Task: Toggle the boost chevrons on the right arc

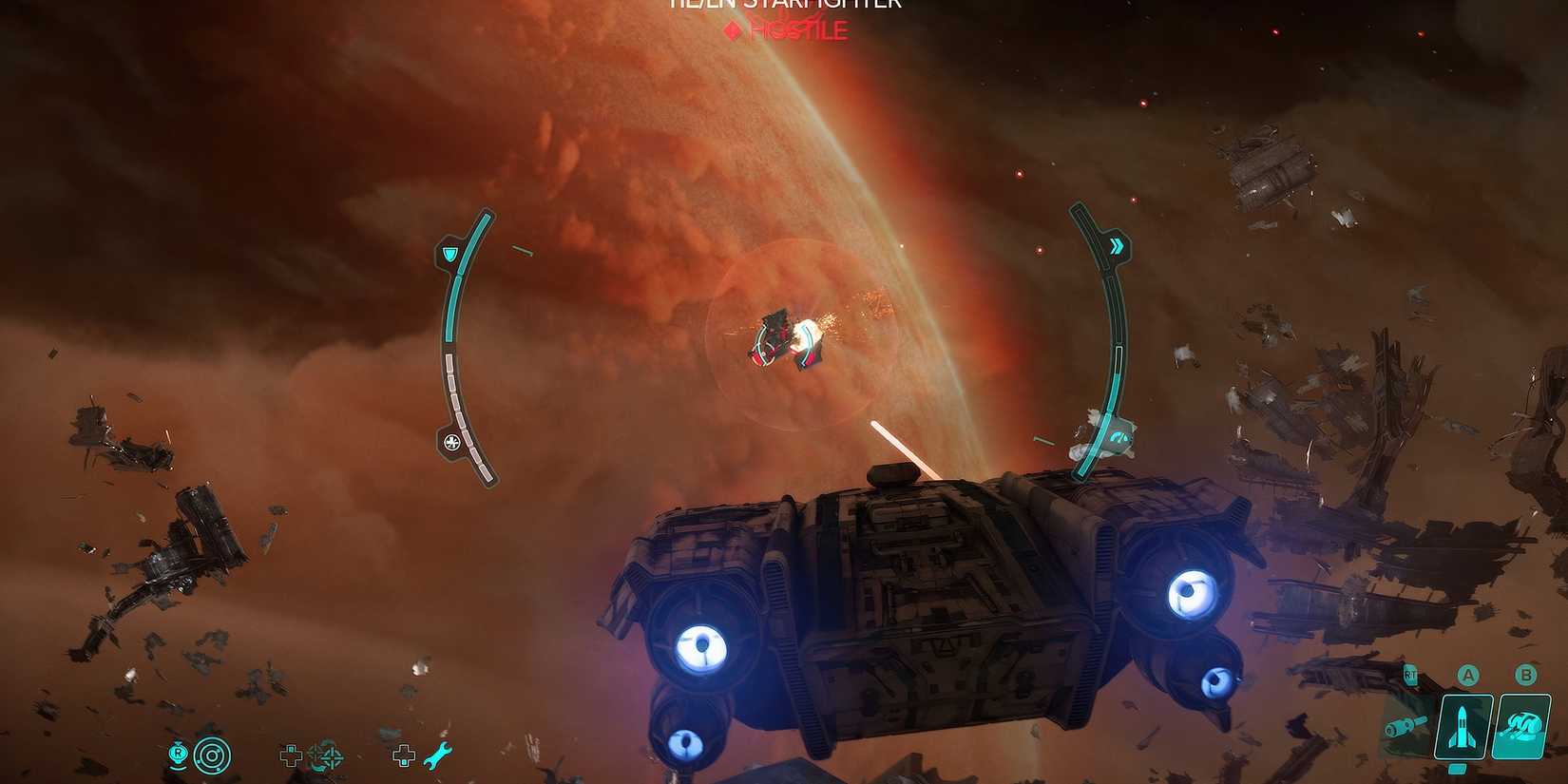Action: [x=1119, y=245]
